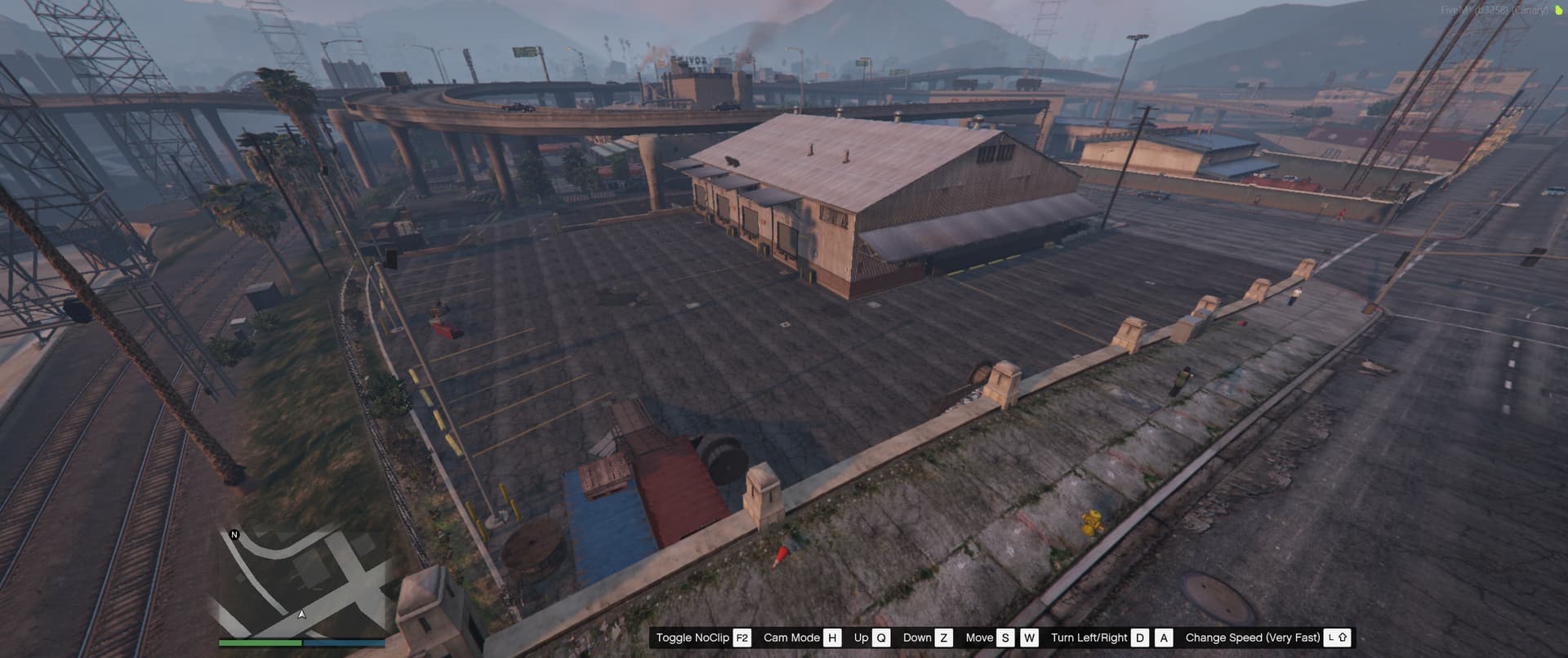Screen dimensions: 1568x658
Task: Toggle Cam Mode via its label
Action: [791, 638]
